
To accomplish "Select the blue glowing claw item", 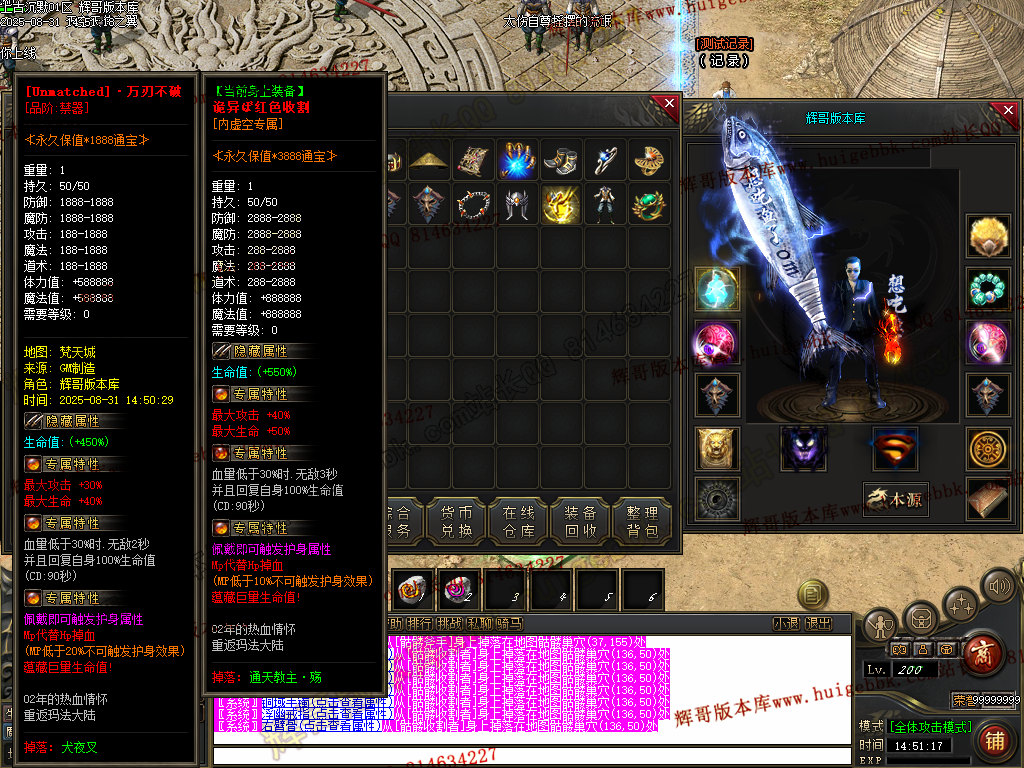I will pyautogui.click(x=516, y=160).
